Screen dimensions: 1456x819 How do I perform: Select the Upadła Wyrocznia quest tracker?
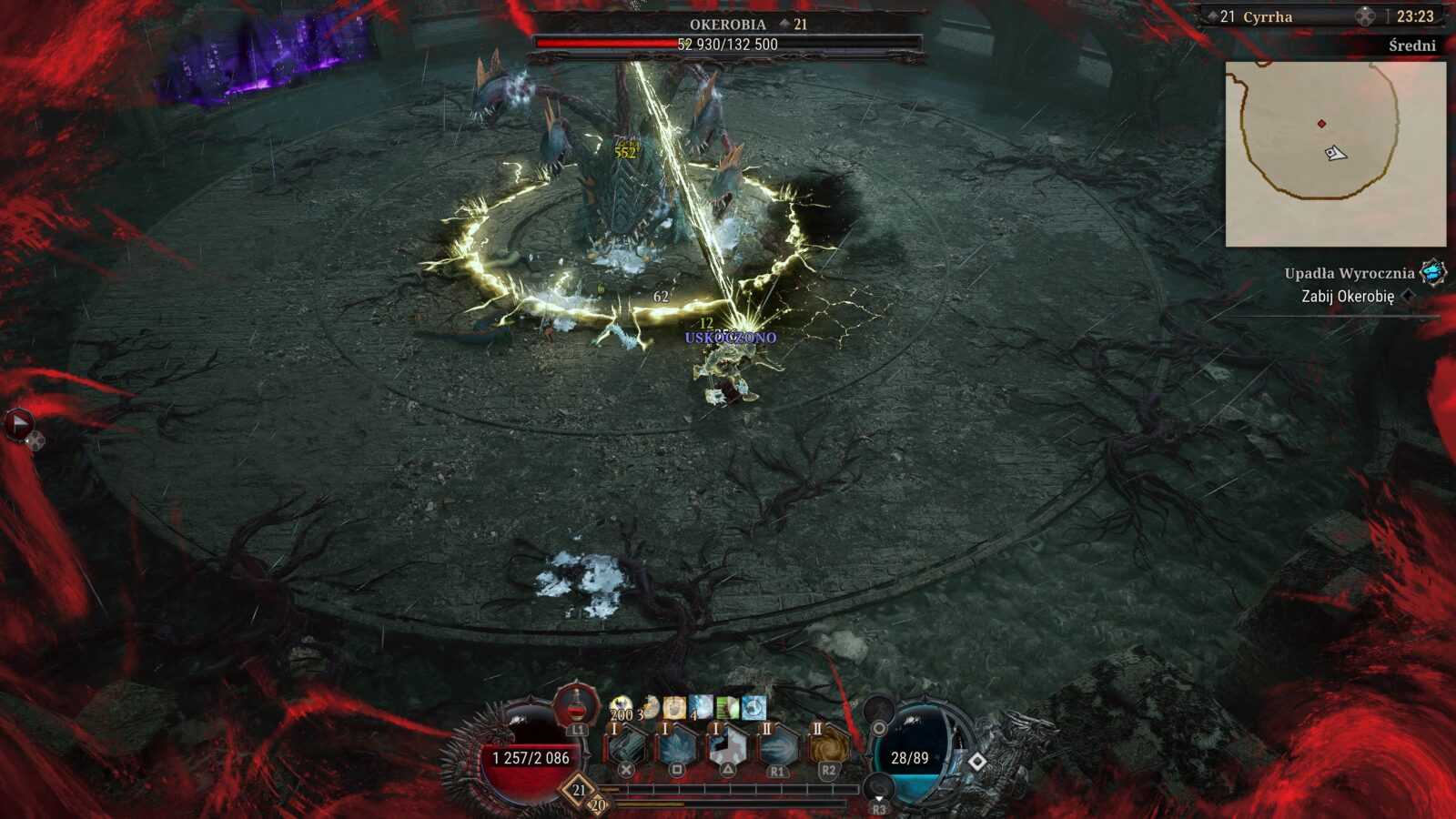(x=1350, y=273)
